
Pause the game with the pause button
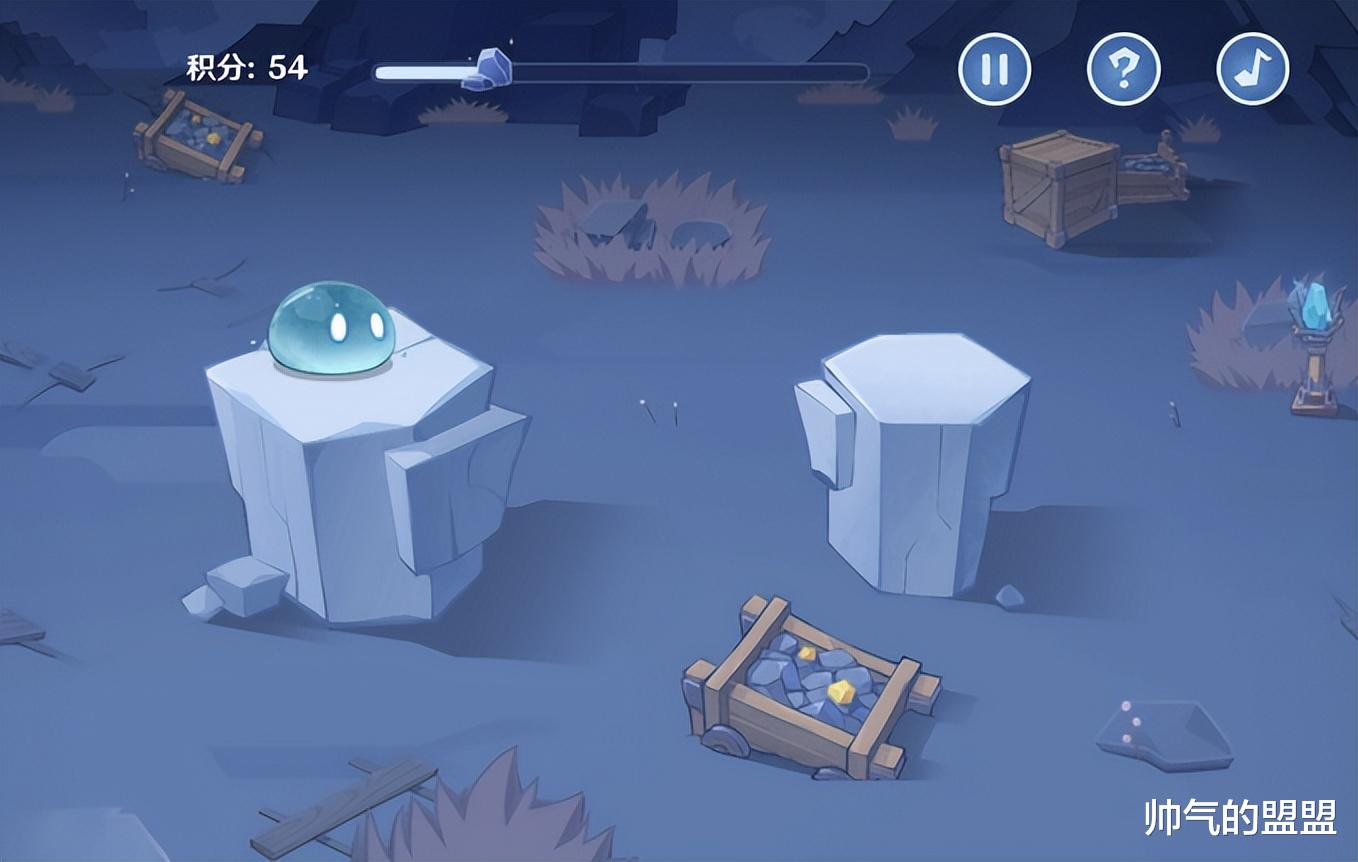tap(994, 69)
